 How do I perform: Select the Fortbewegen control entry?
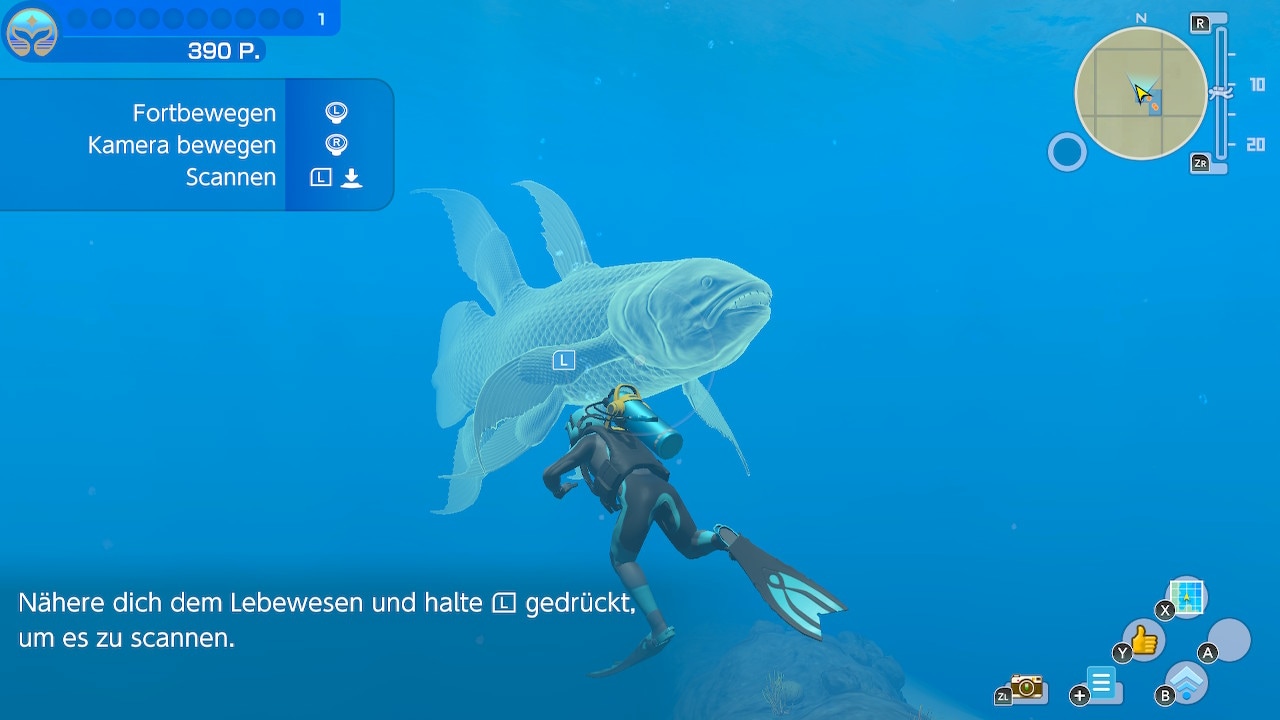(204, 113)
